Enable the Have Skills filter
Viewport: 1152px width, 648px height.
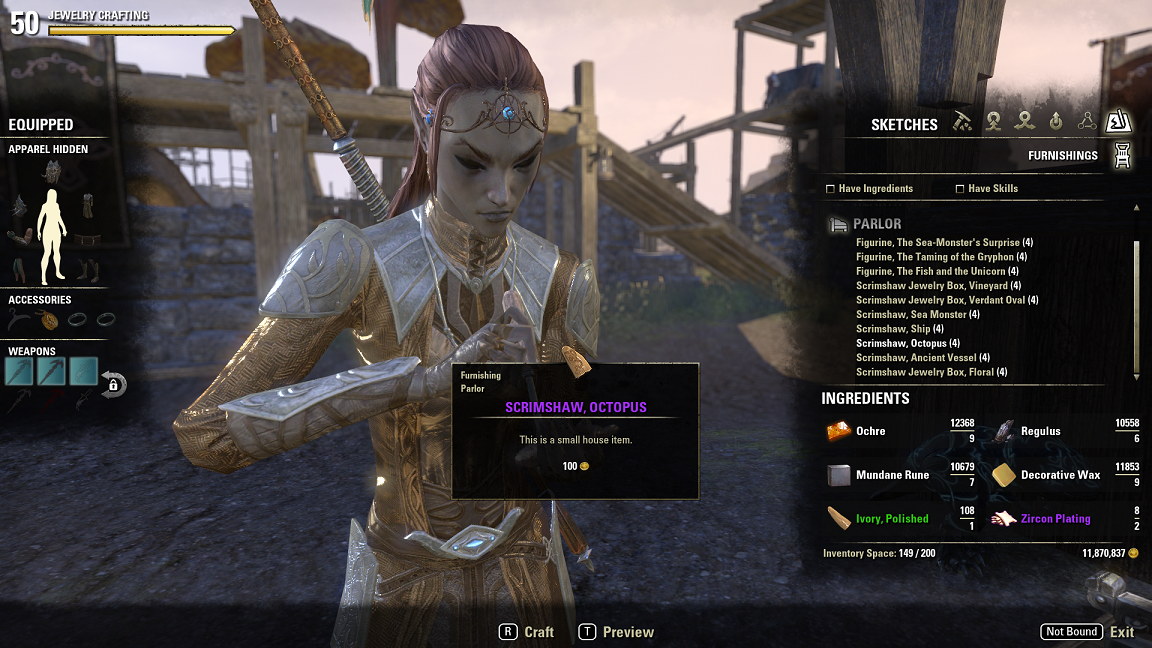(960, 188)
